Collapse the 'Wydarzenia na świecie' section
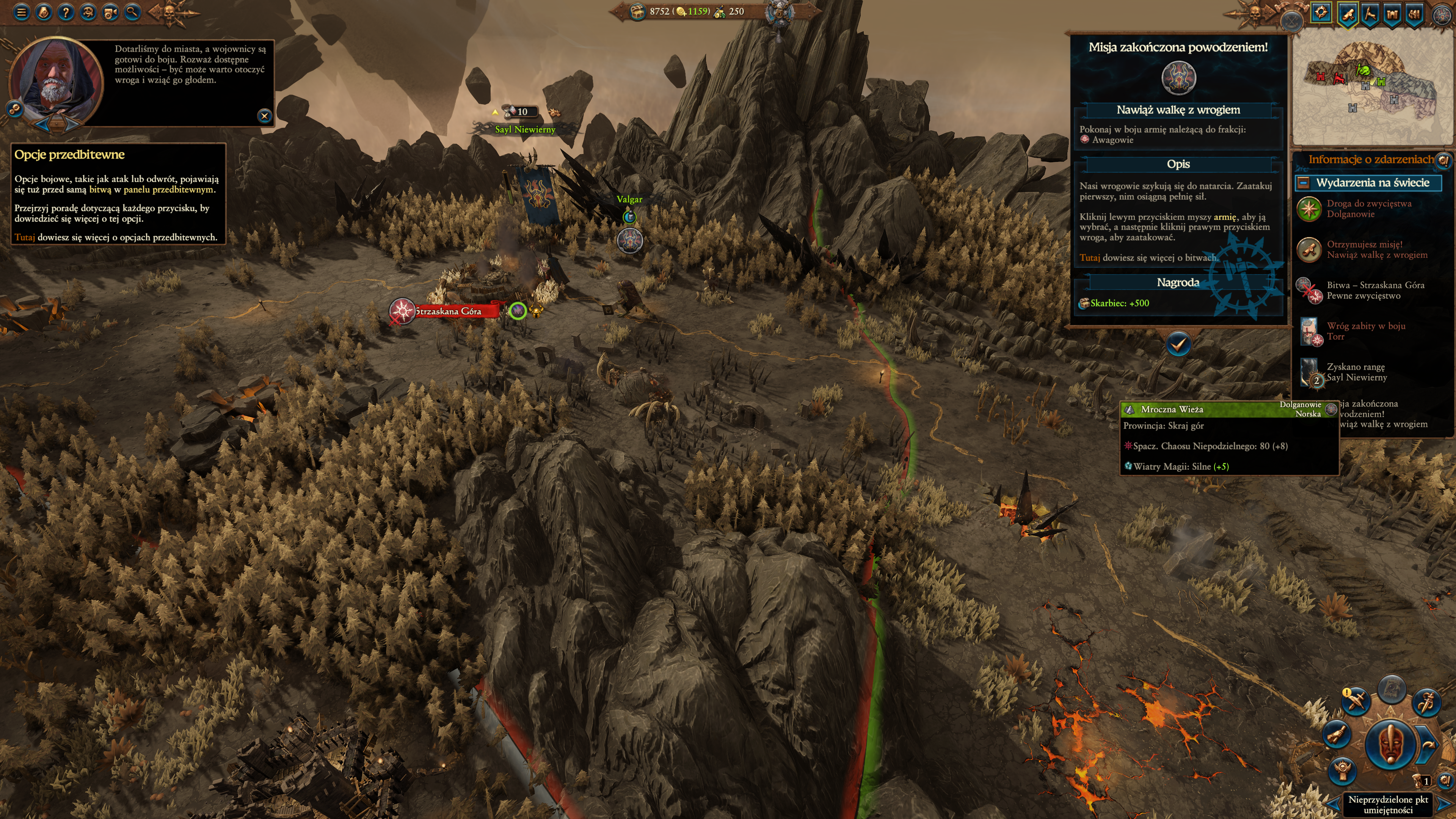 tap(1304, 182)
